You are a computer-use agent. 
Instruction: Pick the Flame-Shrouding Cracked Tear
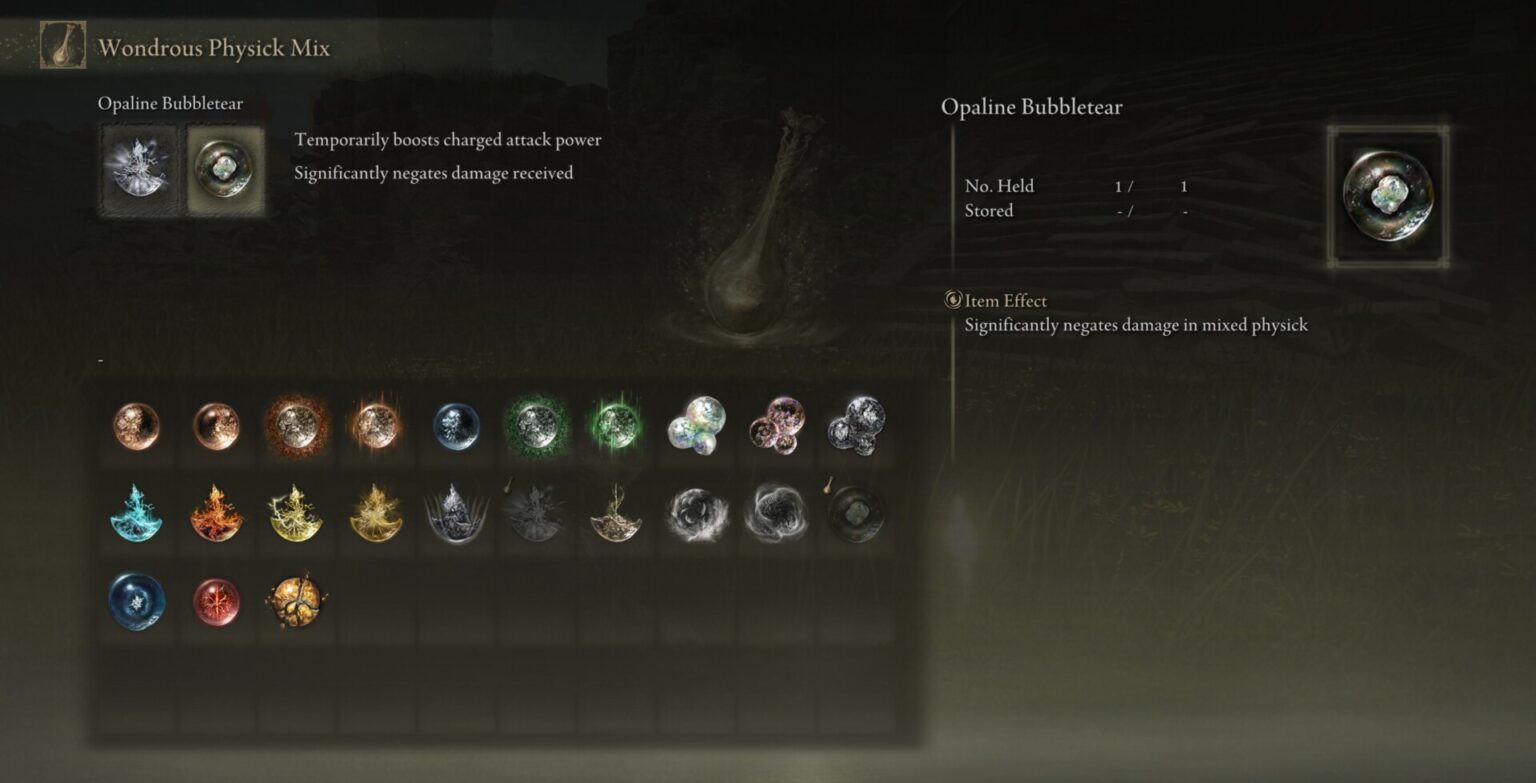[x=217, y=512]
